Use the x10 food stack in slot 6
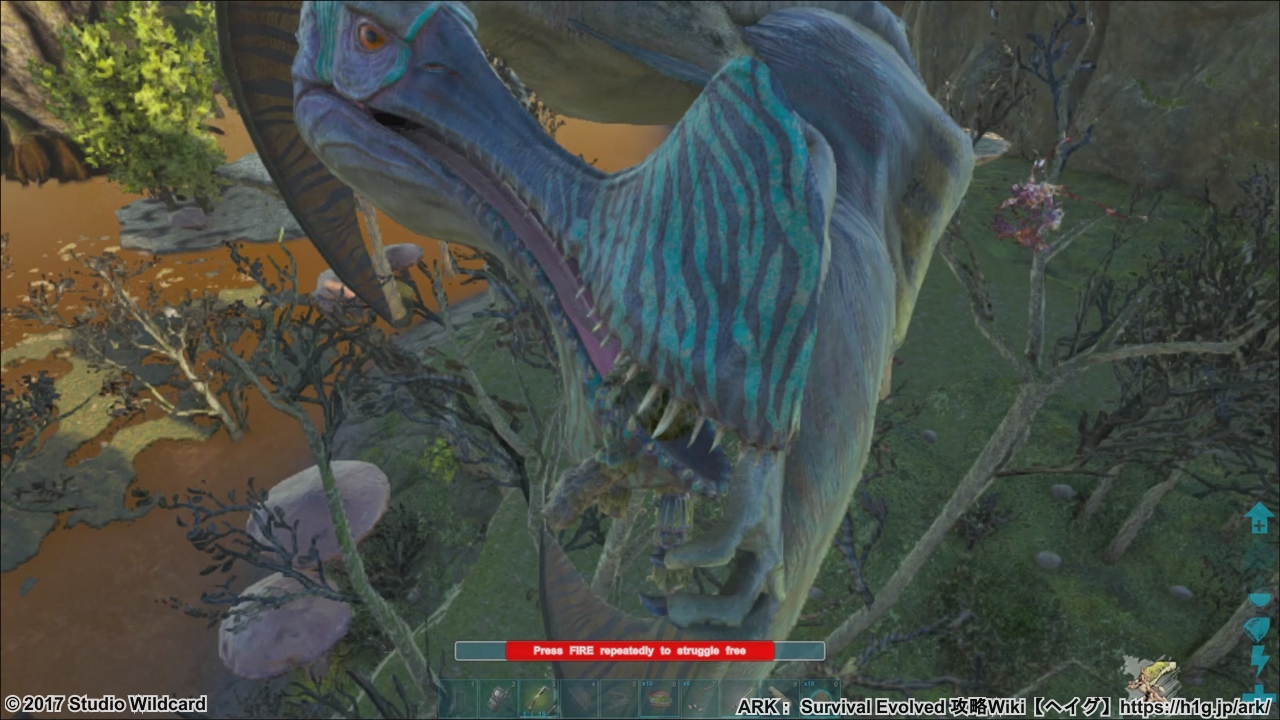The image size is (1280, 720). [659, 698]
